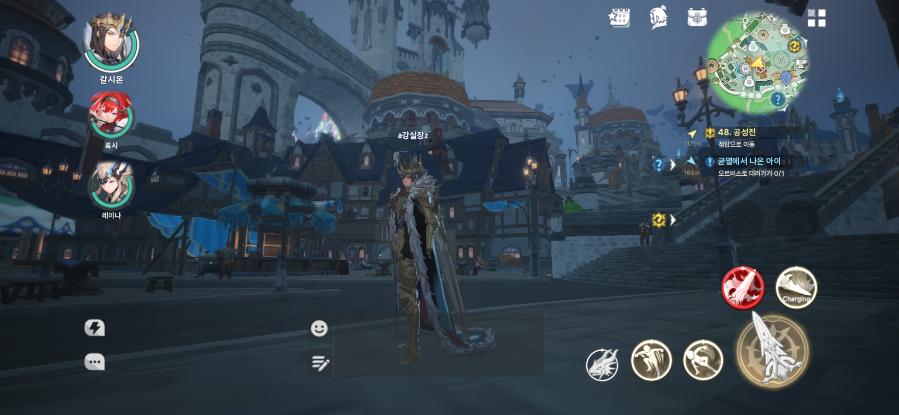
Task: Open the backpack inventory icon
Action: 697,17
